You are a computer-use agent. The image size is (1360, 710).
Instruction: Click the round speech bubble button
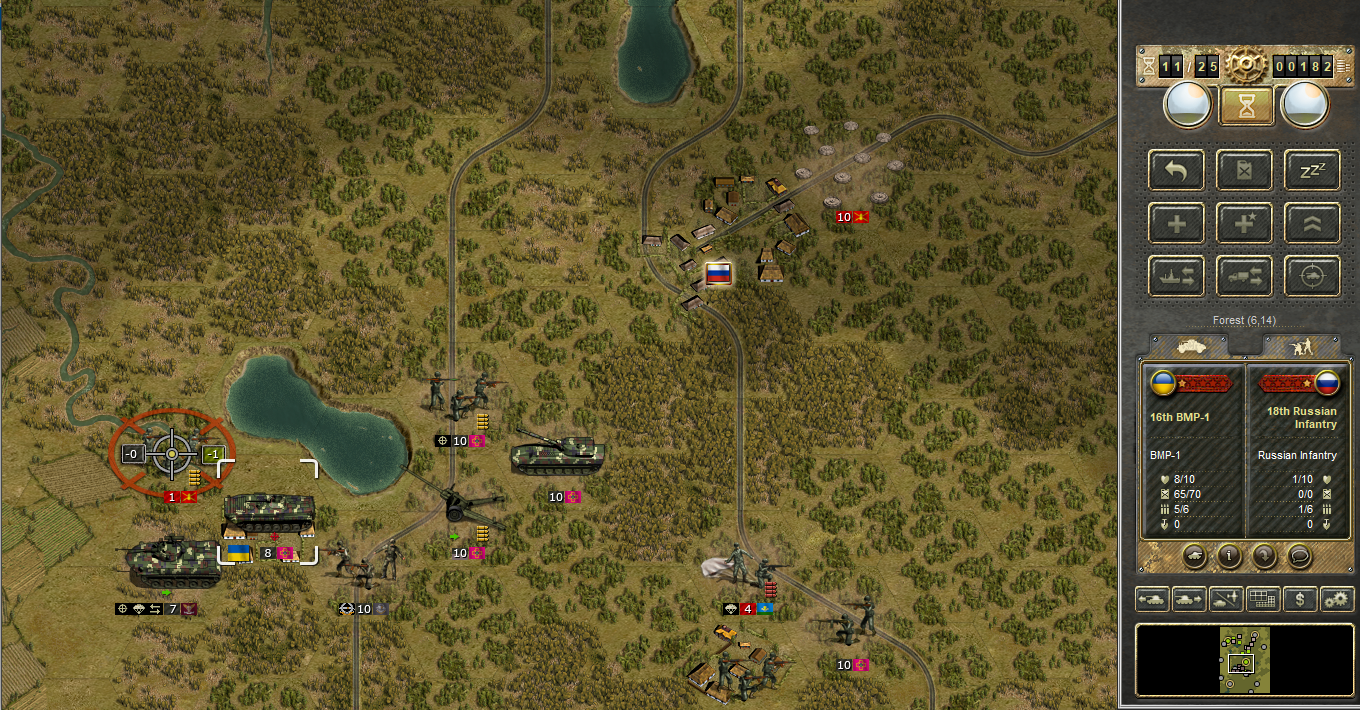coord(1300,554)
